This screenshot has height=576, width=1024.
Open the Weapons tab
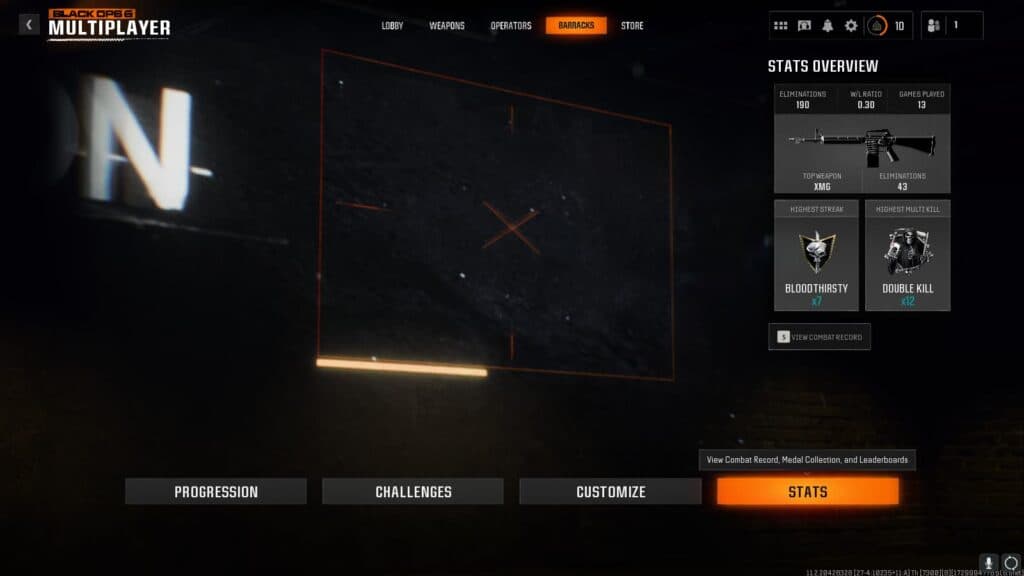click(447, 26)
